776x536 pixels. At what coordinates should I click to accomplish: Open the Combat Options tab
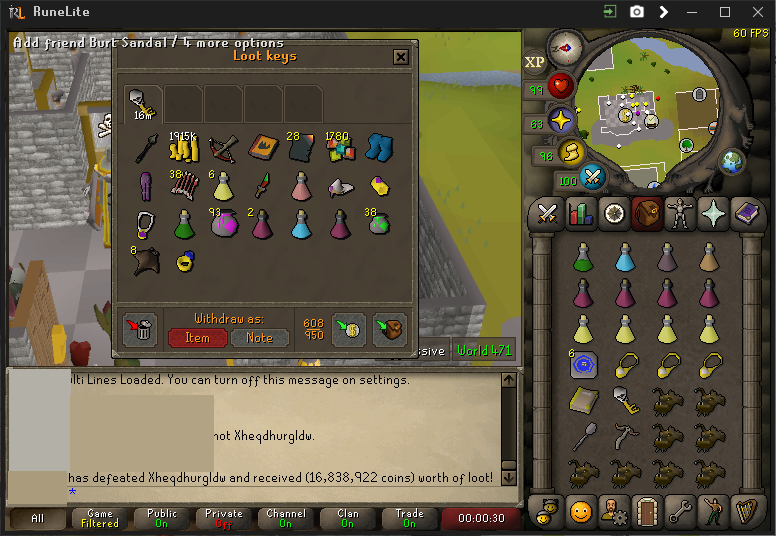click(548, 215)
